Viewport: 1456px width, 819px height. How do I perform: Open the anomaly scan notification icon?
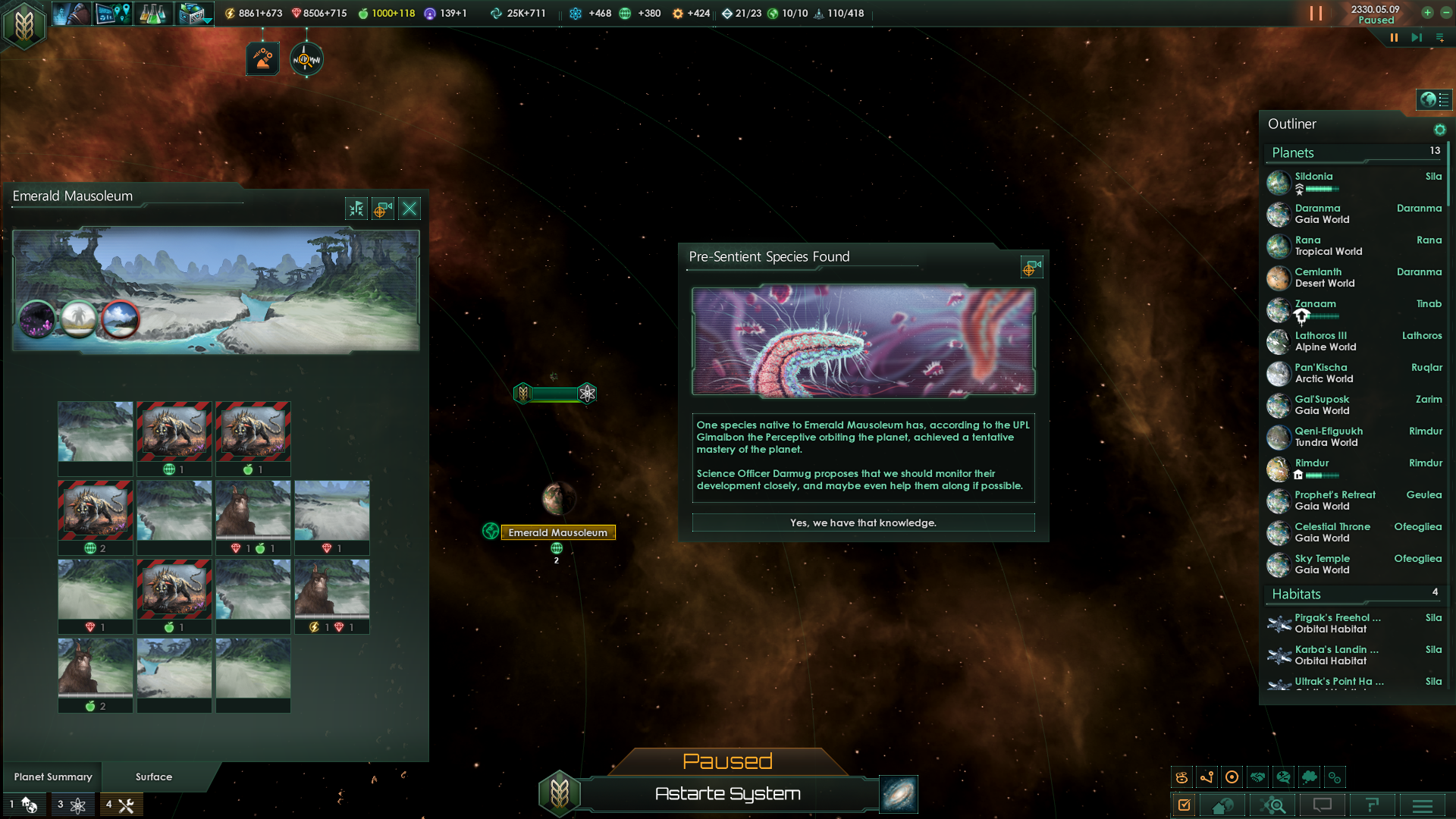[306, 59]
